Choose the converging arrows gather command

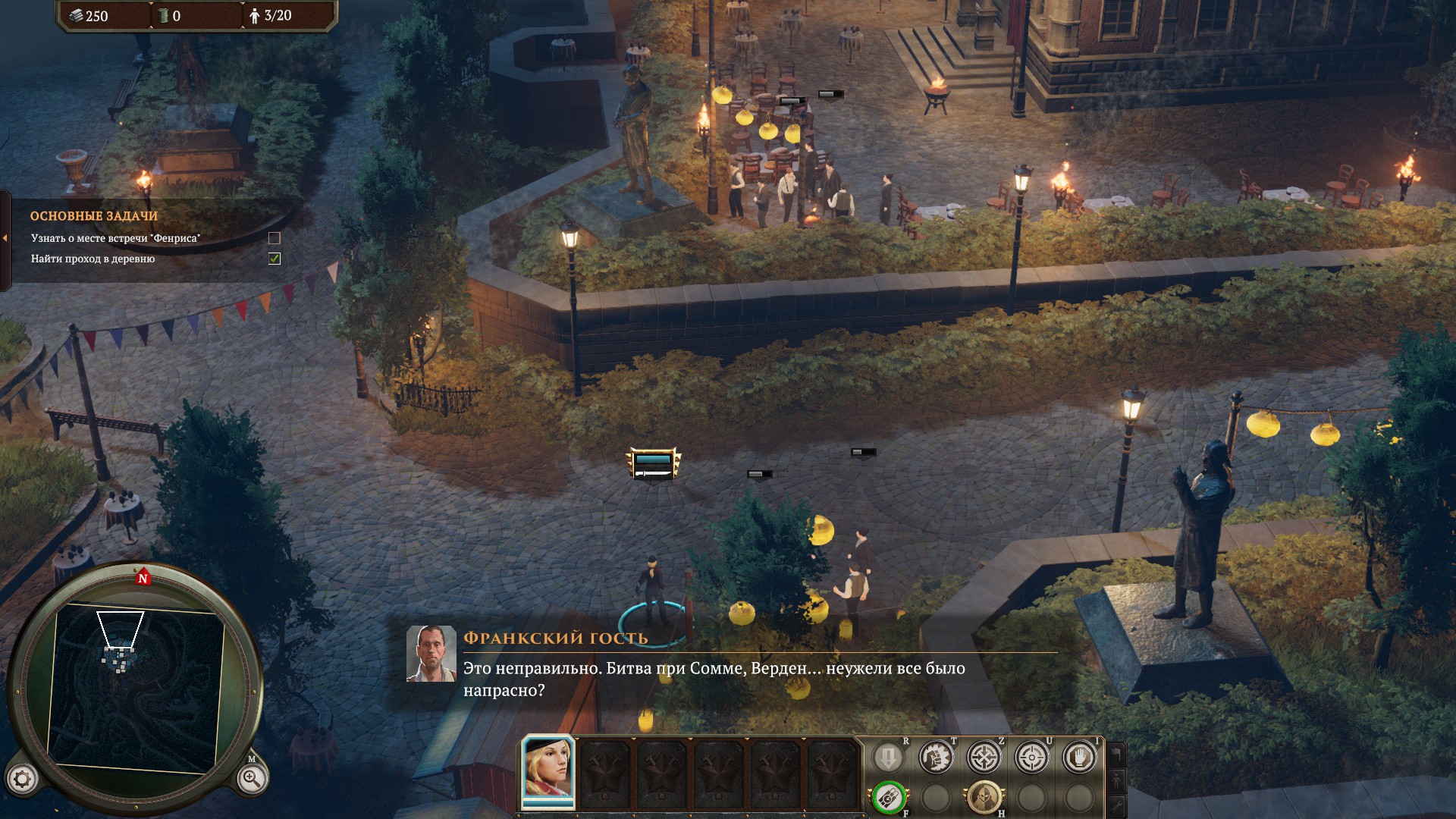[984, 757]
